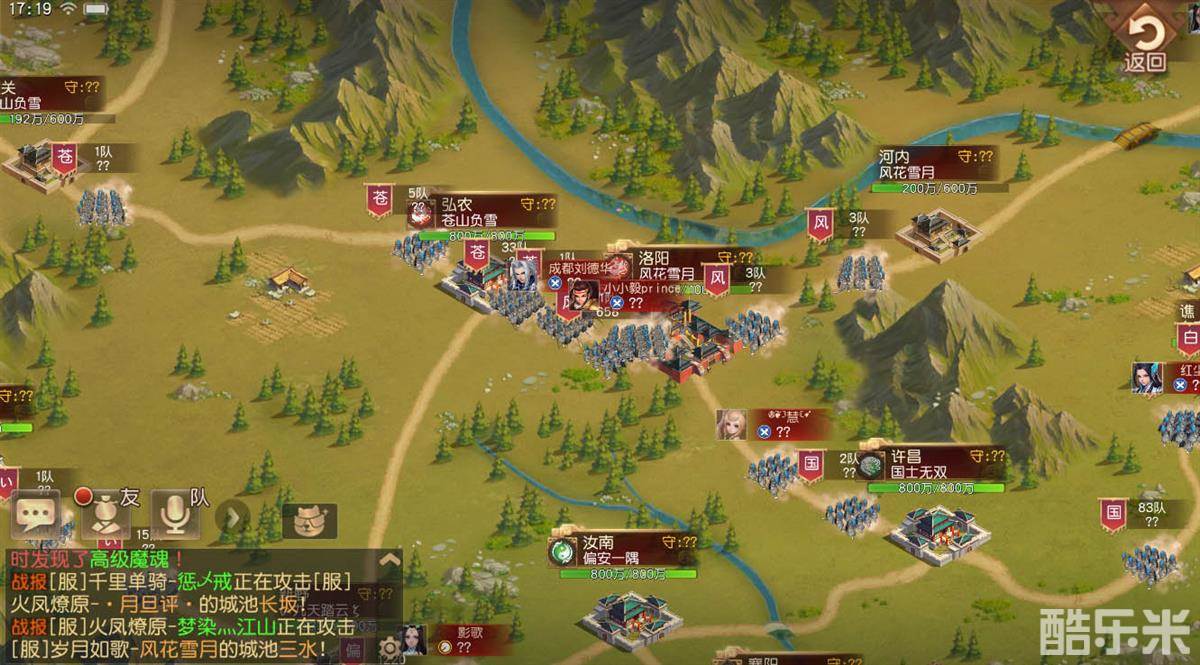Click the sunglasses bear face icon

click(x=309, y=520)
